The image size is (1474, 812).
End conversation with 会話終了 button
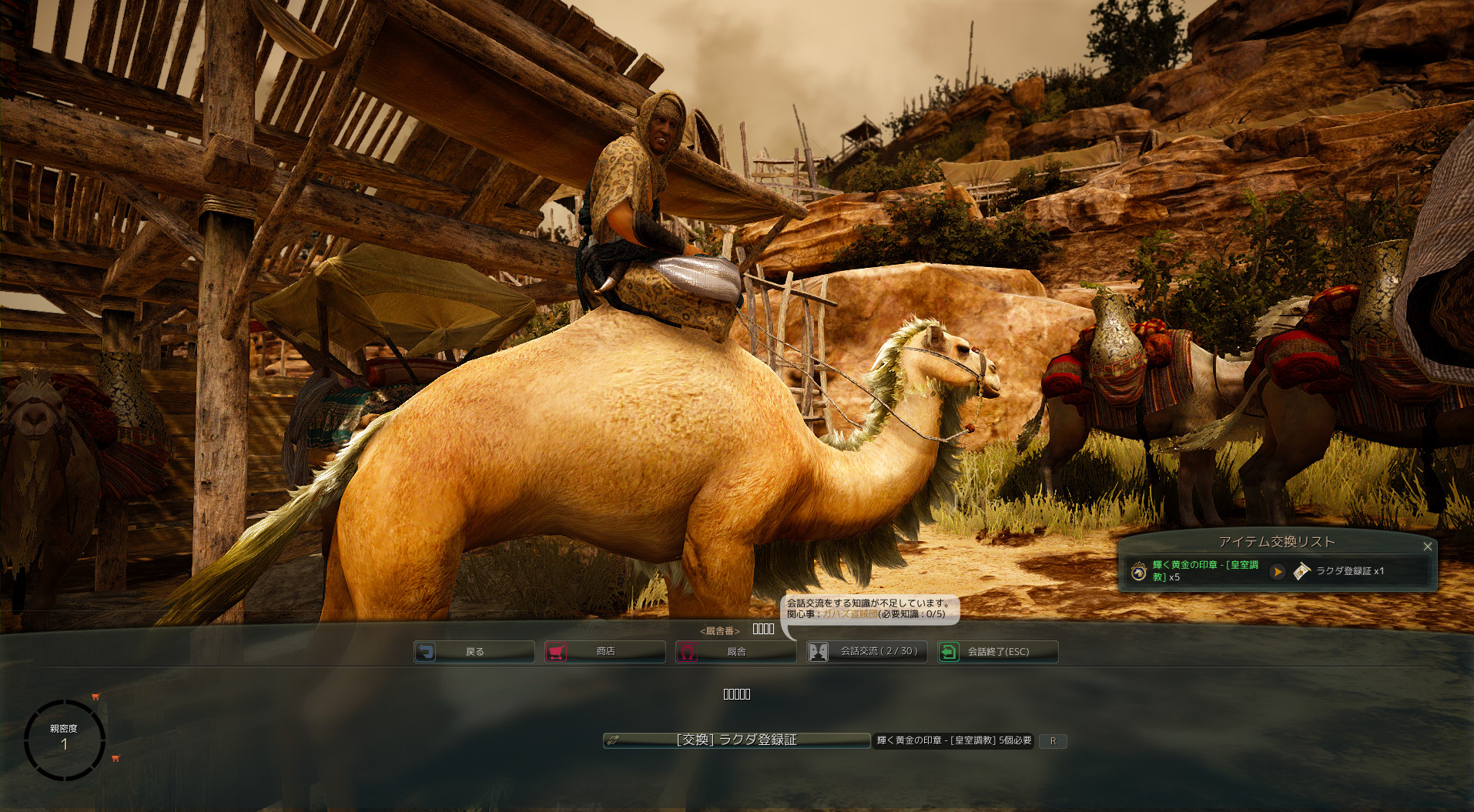997,652
